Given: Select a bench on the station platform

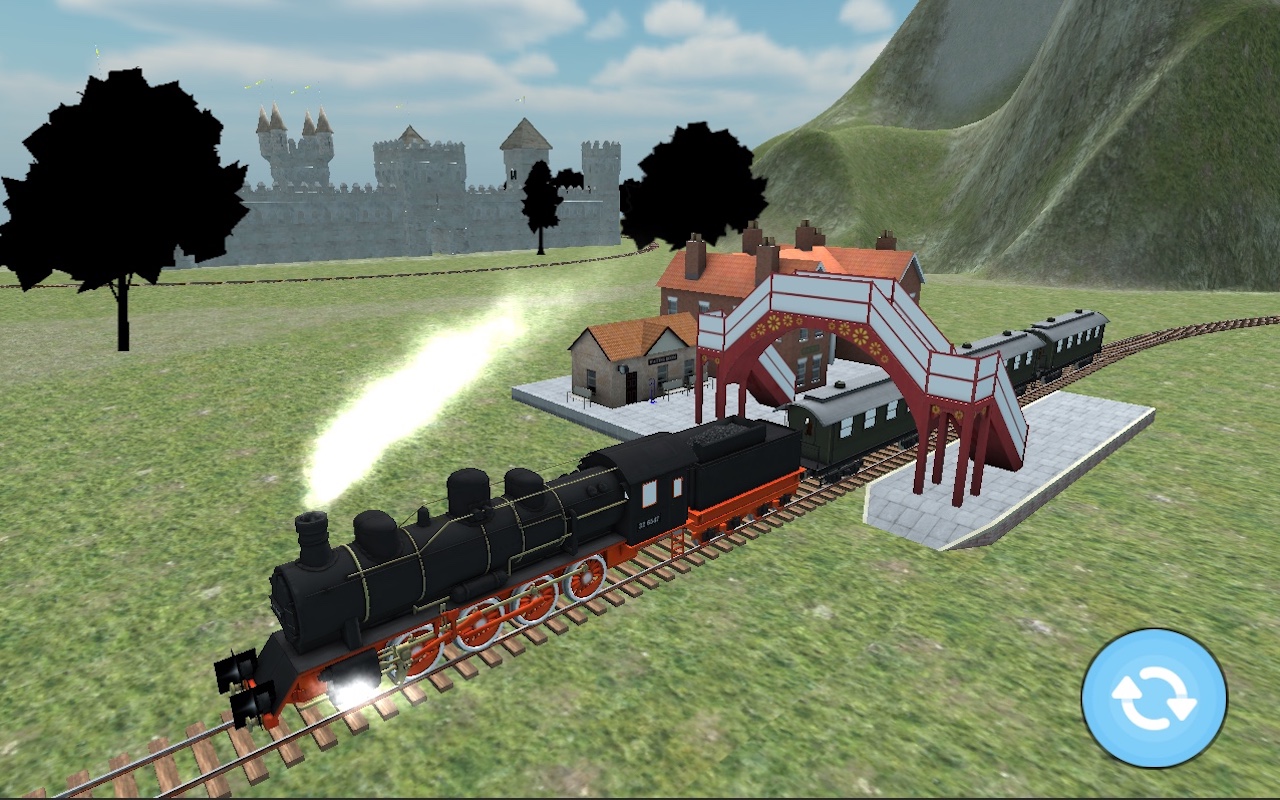Looking at the screenshot, I should (676, 386).
